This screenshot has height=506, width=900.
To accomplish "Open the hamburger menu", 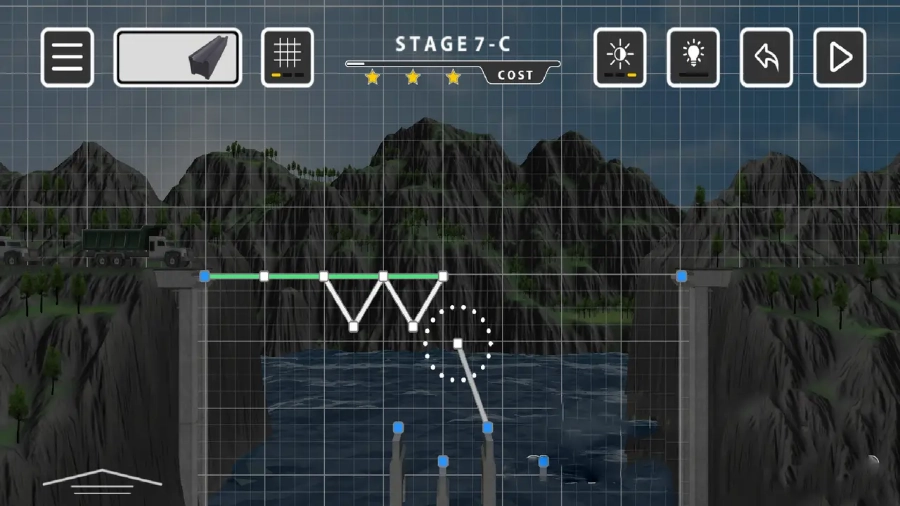I will [67, 57].
